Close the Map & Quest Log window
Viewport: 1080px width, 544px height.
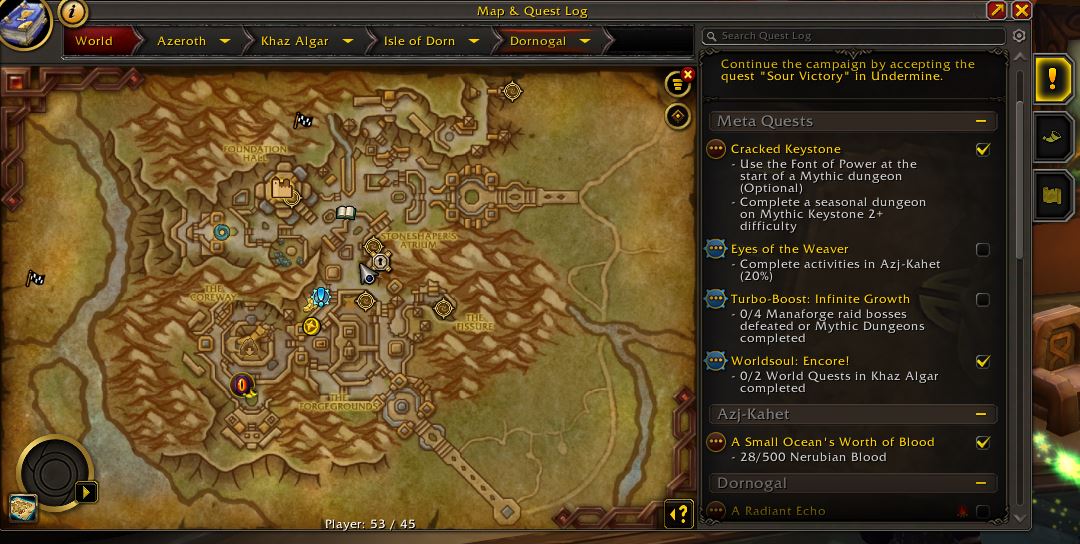pos(1021,11)
